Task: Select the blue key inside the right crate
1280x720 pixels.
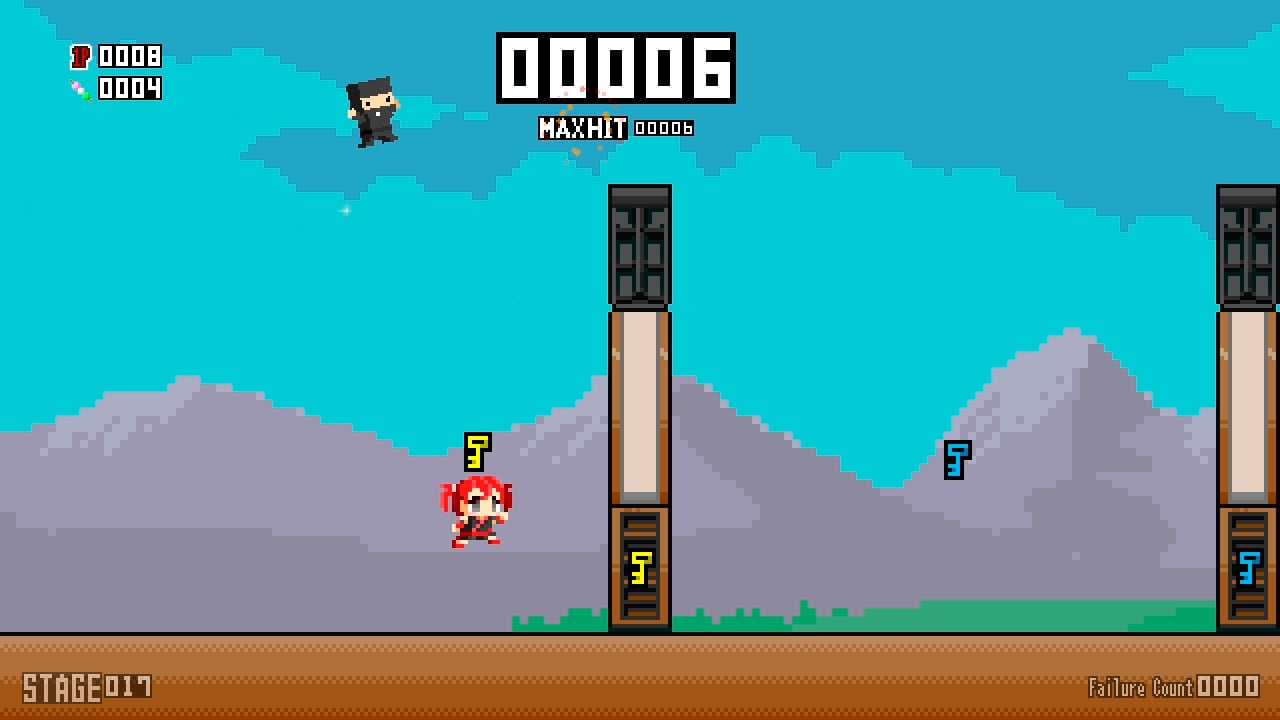Action: point(1248,567)
